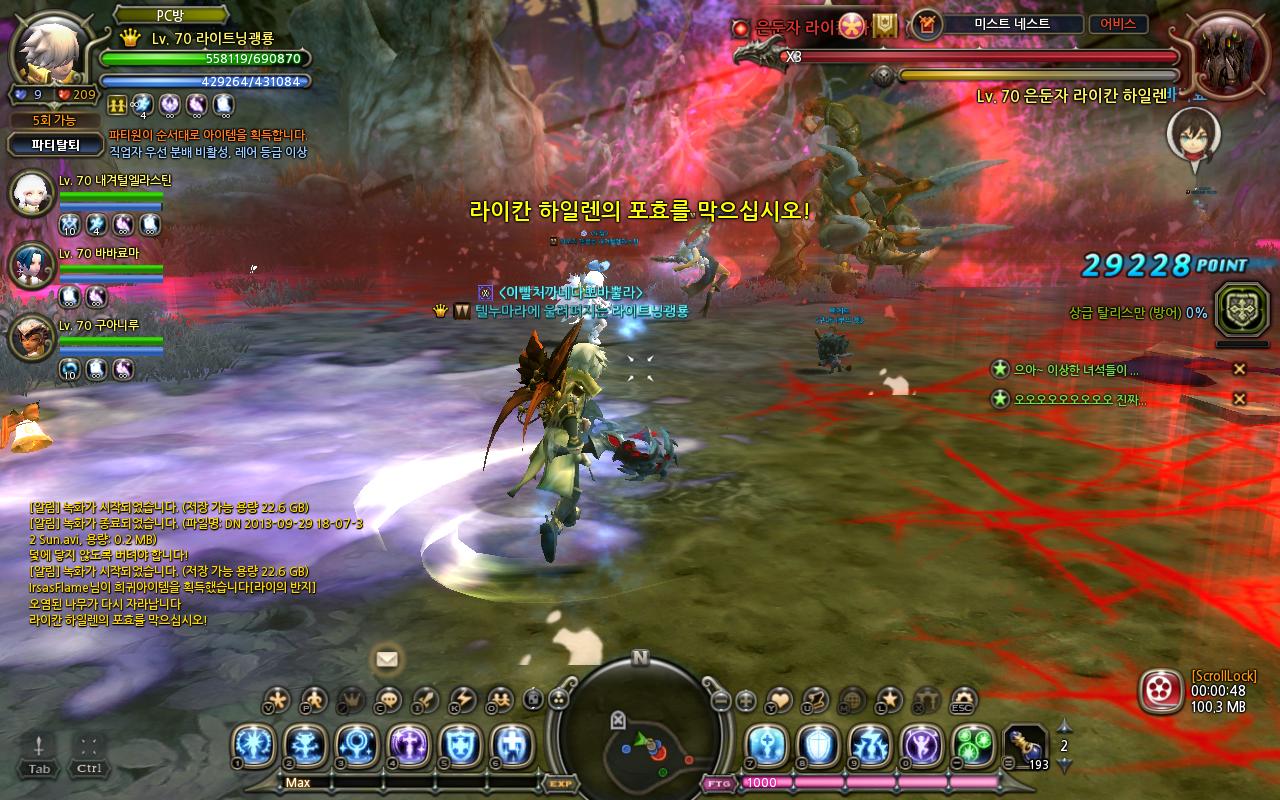Close the 'ㅇㅇㅇㅇㅇㅇㅇㅇㅇ 진짜' message entry
Image resolution: width=1280 pixels, height=800 pixels.
click(x=1239, y=399)
